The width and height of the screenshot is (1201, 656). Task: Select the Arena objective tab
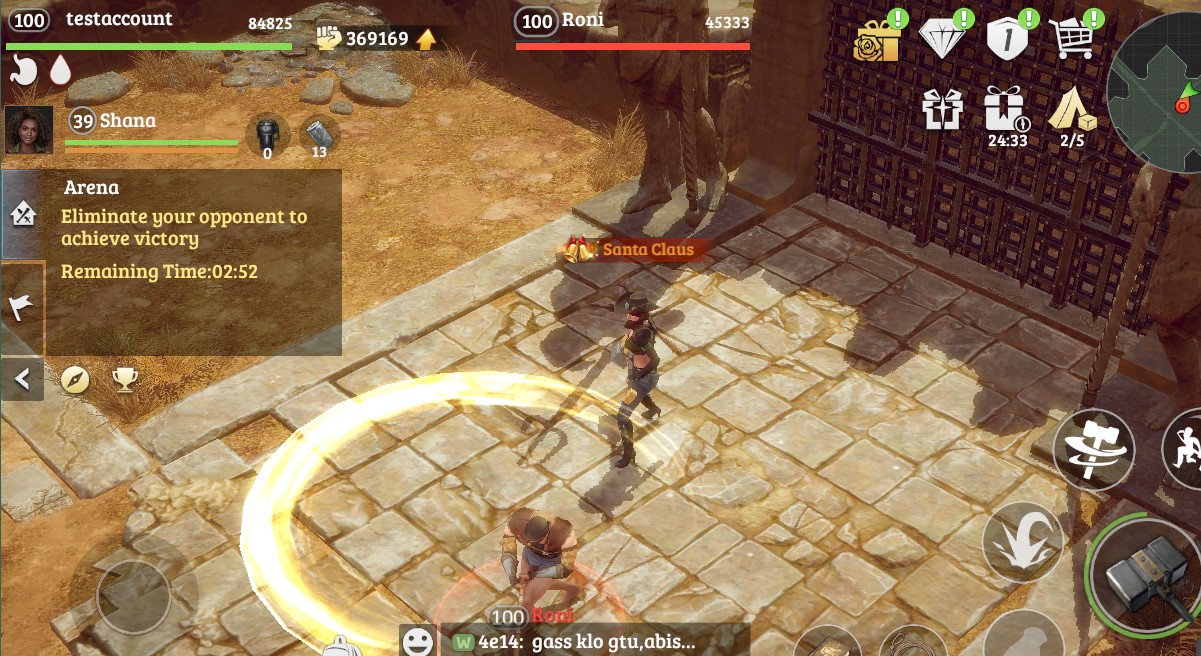22,214
